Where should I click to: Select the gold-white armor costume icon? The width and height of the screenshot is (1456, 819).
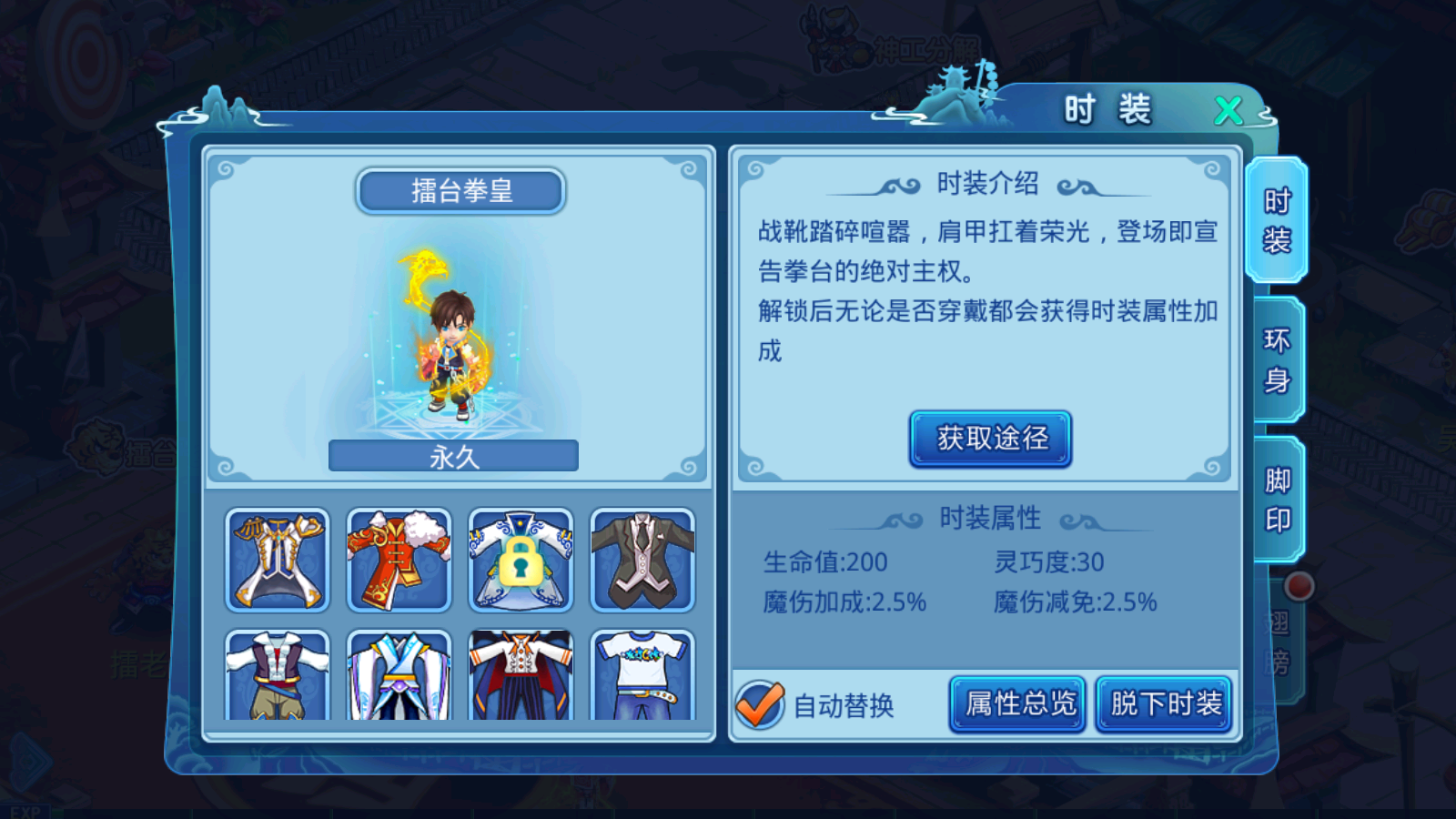tap(278, 560)
